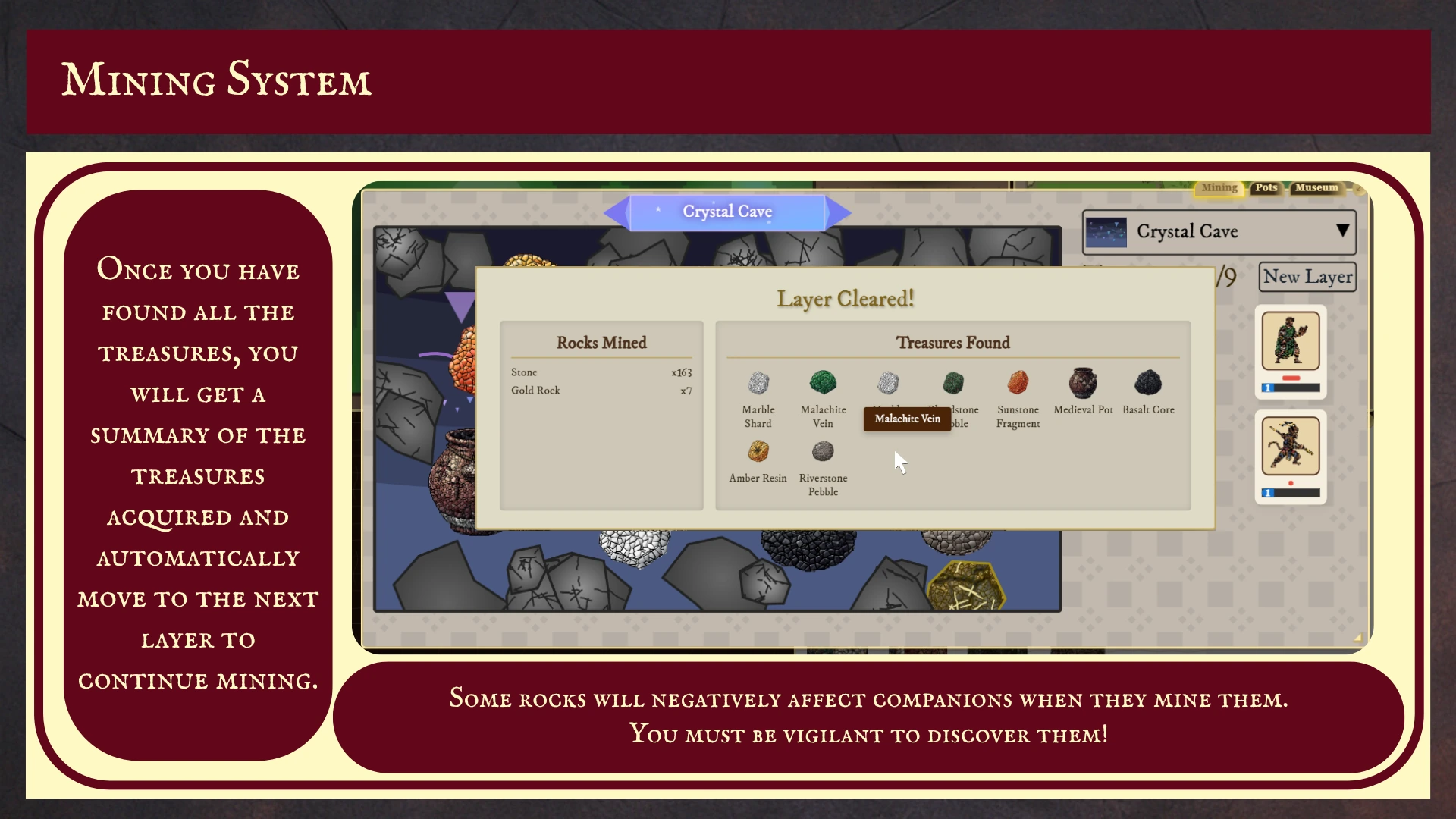Select the Marble Shard treasure icon
The image size is (1456, 819).
pyautogui.click(x=758, y=383)
